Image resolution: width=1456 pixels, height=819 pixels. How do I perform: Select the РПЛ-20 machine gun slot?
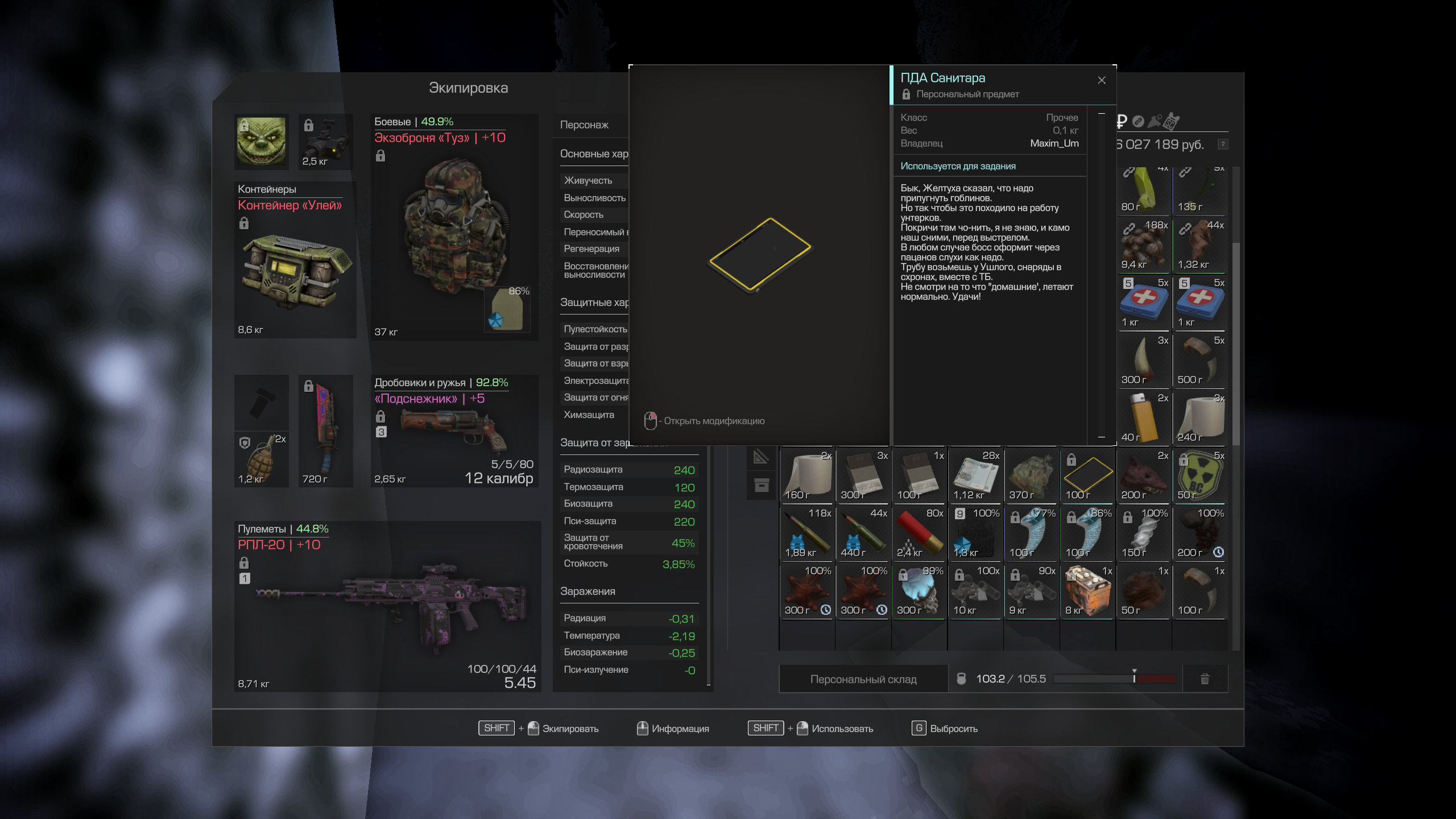[x=387, y=606]
